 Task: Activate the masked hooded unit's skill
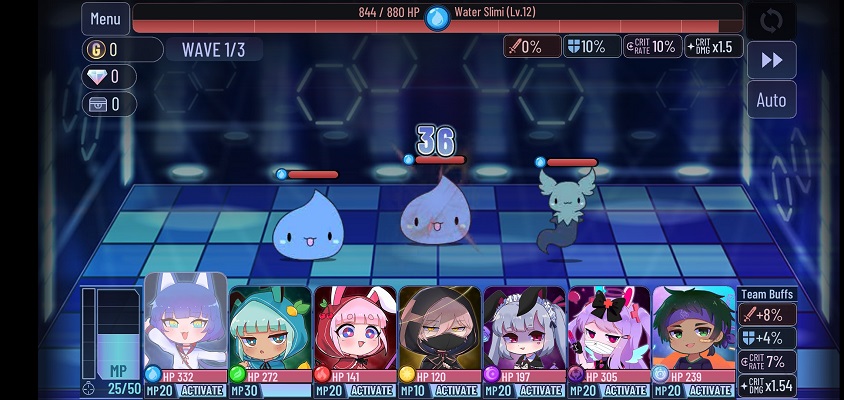456,390
